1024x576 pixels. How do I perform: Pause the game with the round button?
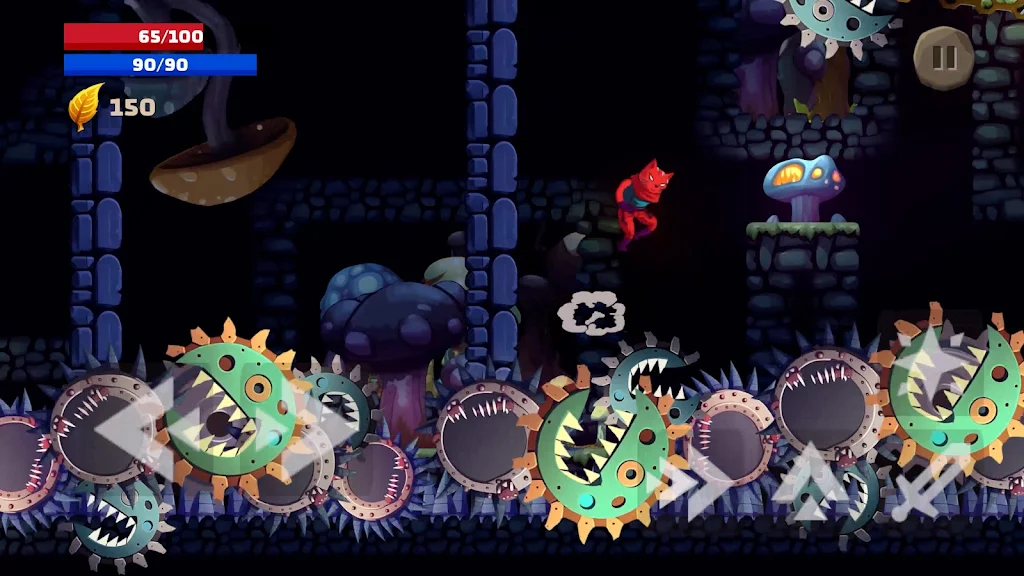944,58
